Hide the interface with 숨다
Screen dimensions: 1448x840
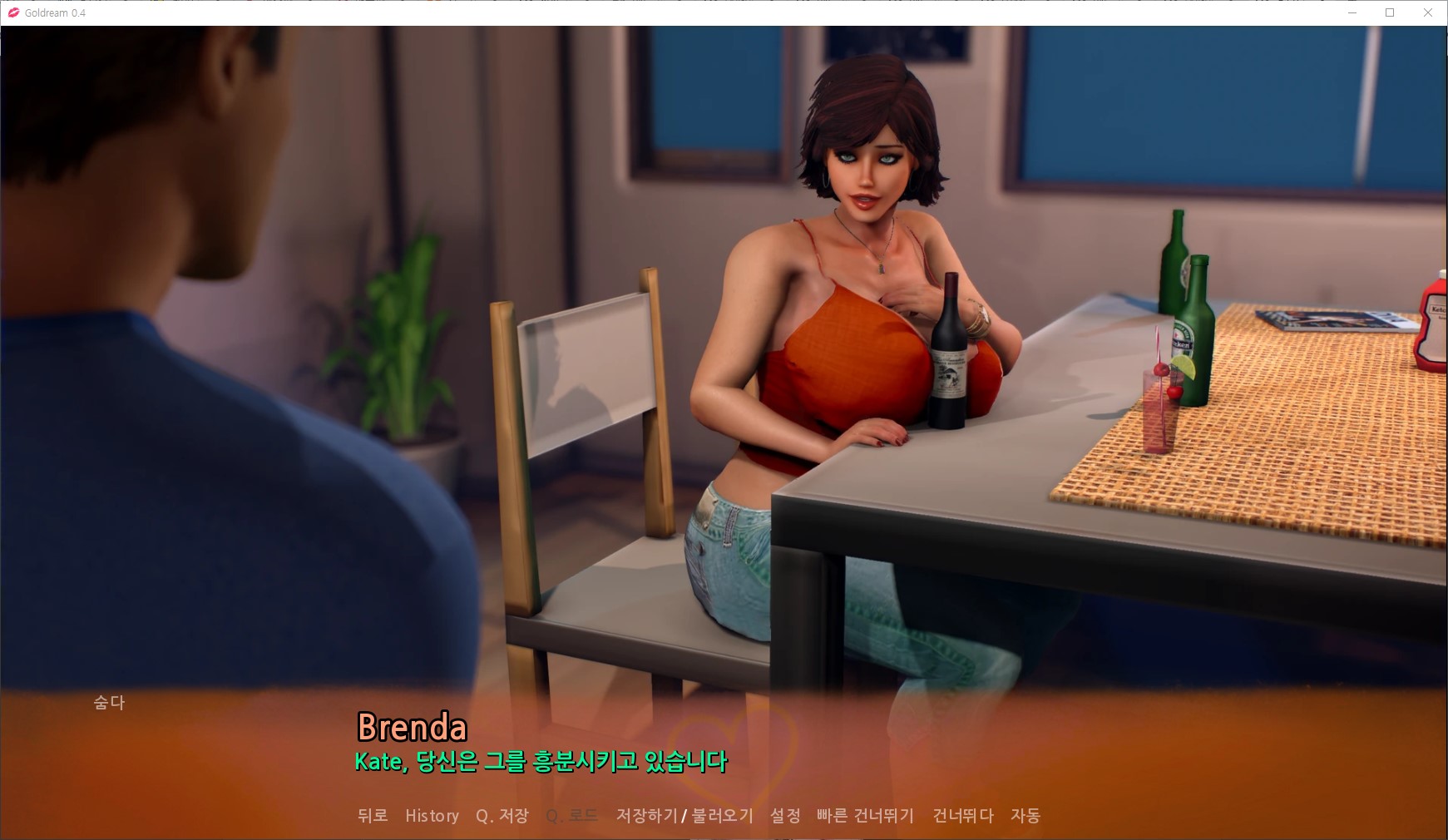[x=109, y=703]
